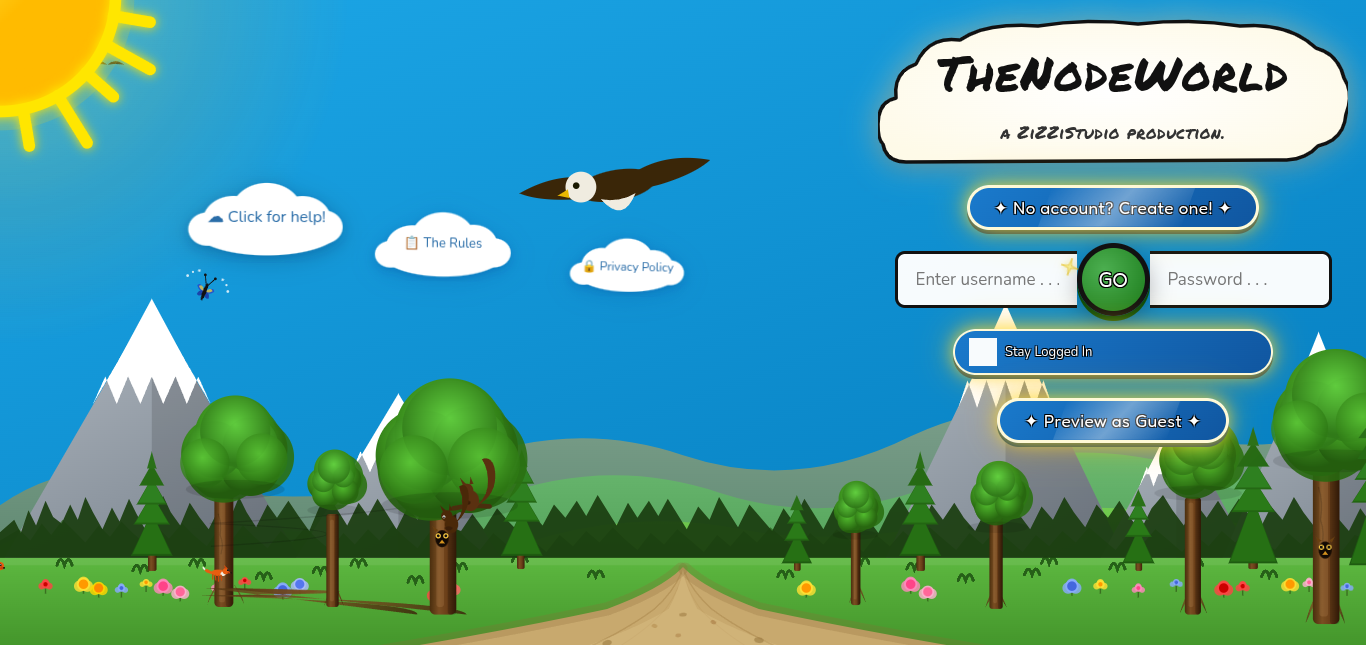This screenshot has height=645, width=1366.
Task: Tick the Stay Logged In checkbox
Action: (x=983, y=352)
